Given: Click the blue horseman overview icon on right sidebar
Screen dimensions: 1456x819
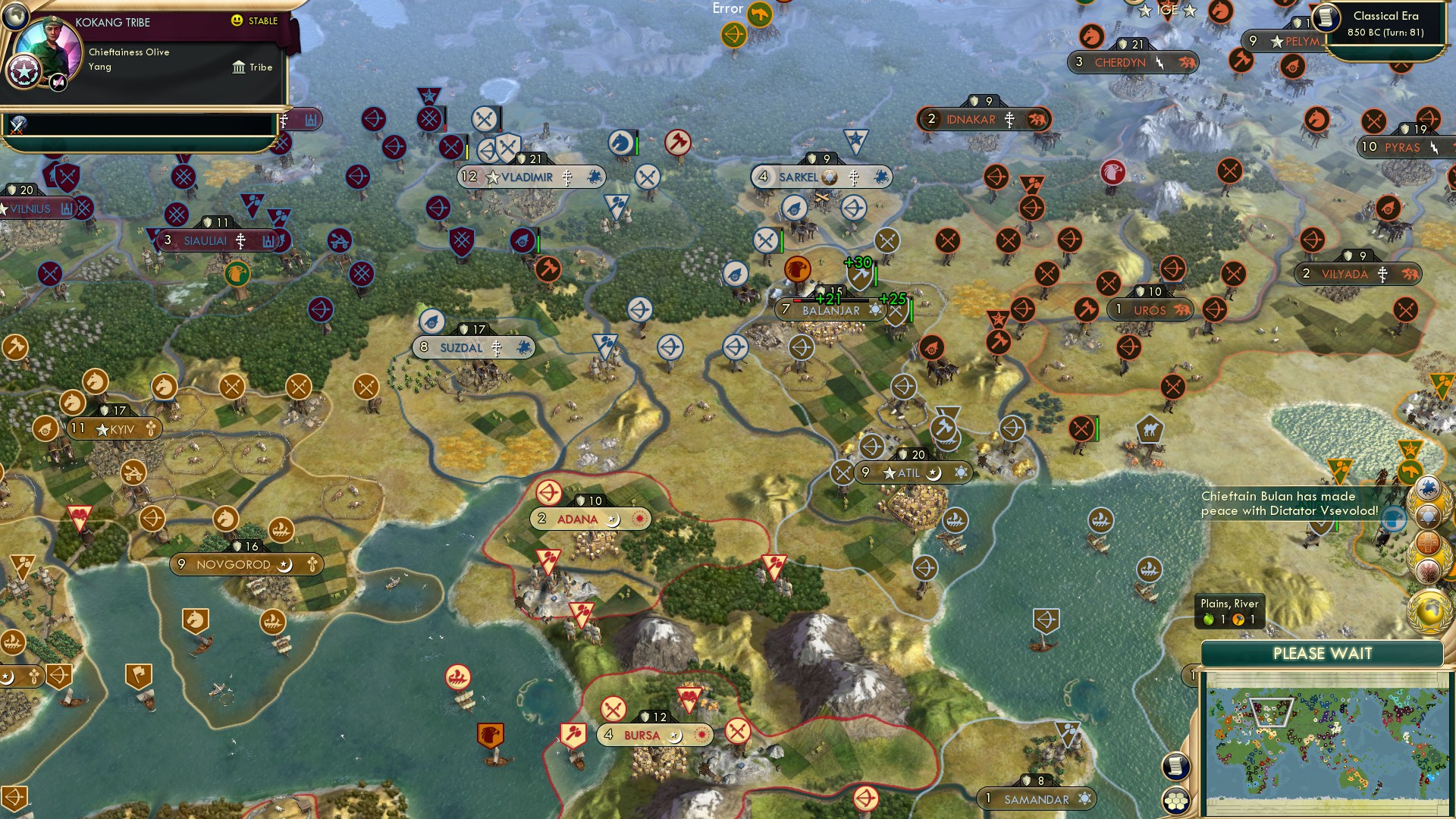Looking at the screenshot, I should [x=1429, y=487].
